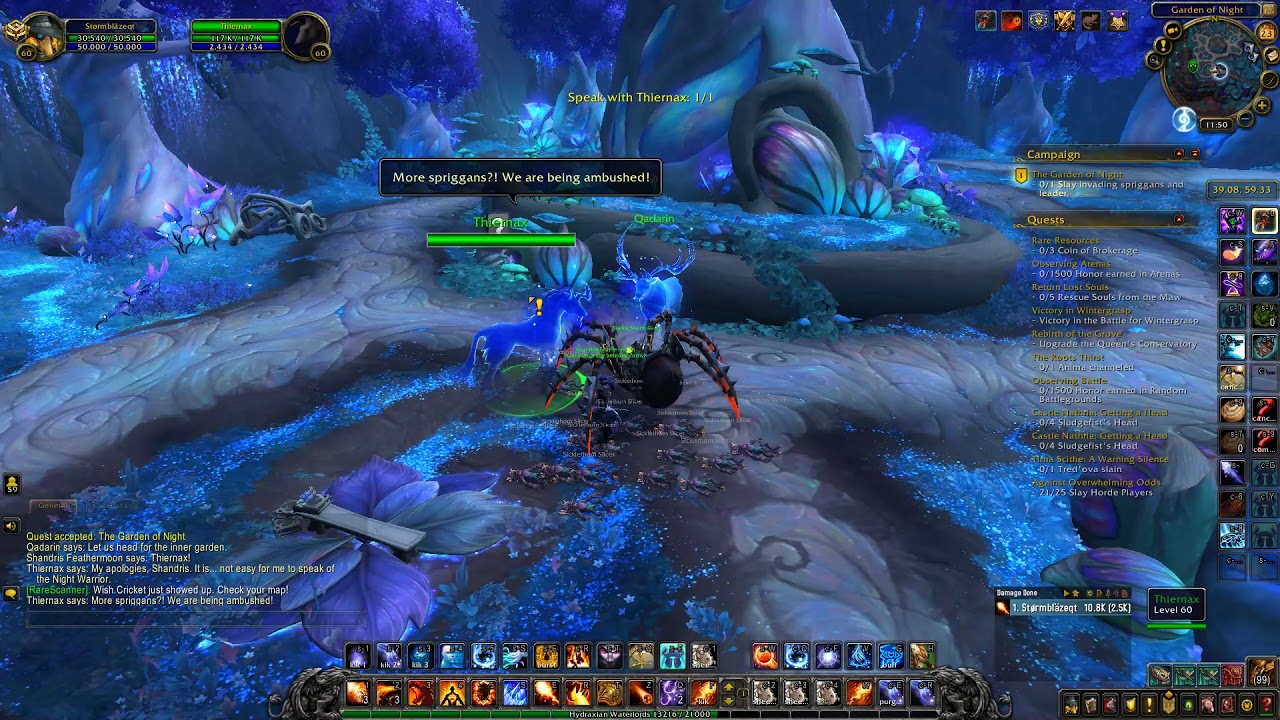This screenshot has width=1280, height=720.
Task: Open the minimap tracking exclamation menu
Action: 1163,47
